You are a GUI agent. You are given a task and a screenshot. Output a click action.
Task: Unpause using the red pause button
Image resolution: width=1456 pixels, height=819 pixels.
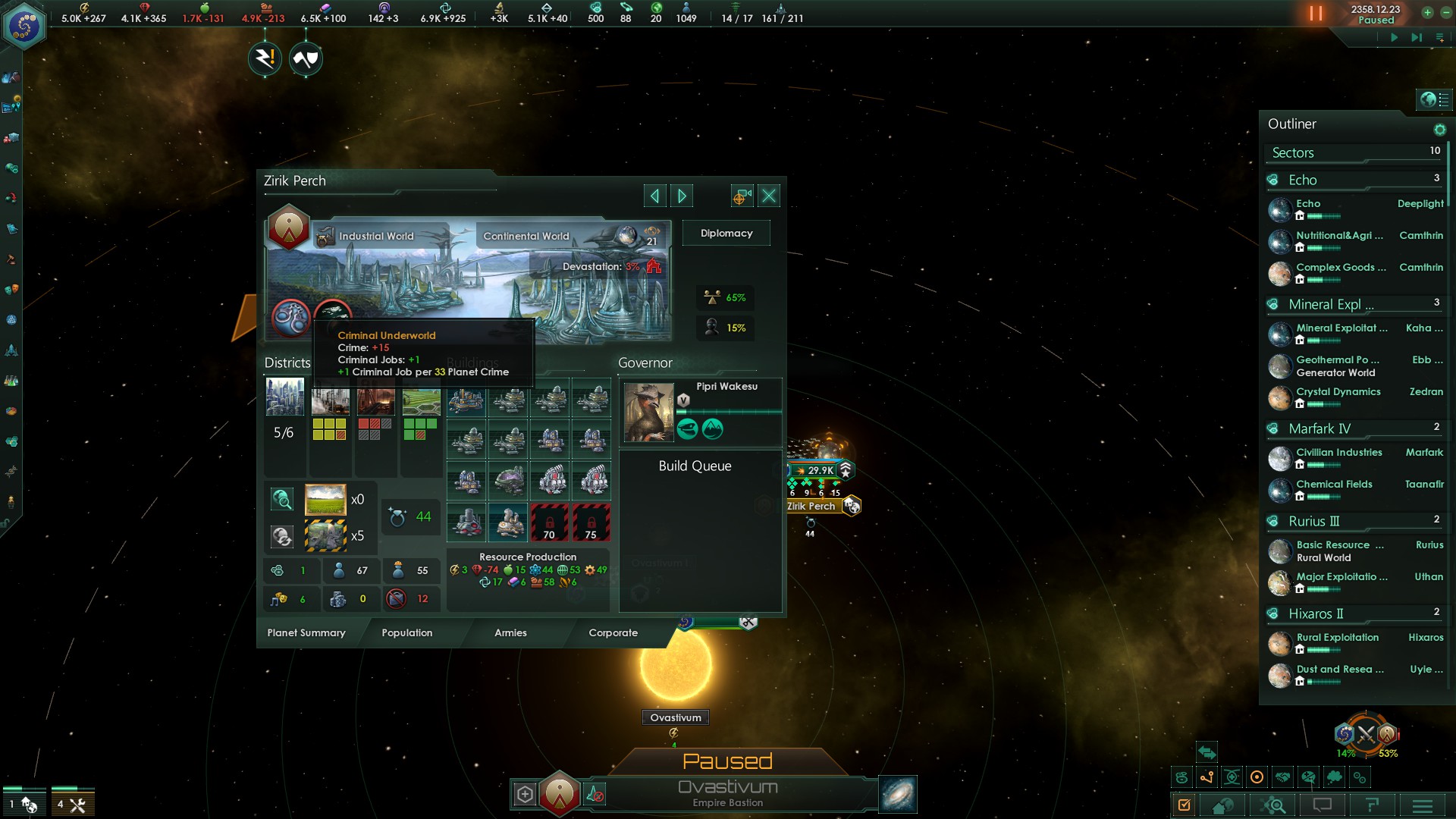[x=1316, y=14]
